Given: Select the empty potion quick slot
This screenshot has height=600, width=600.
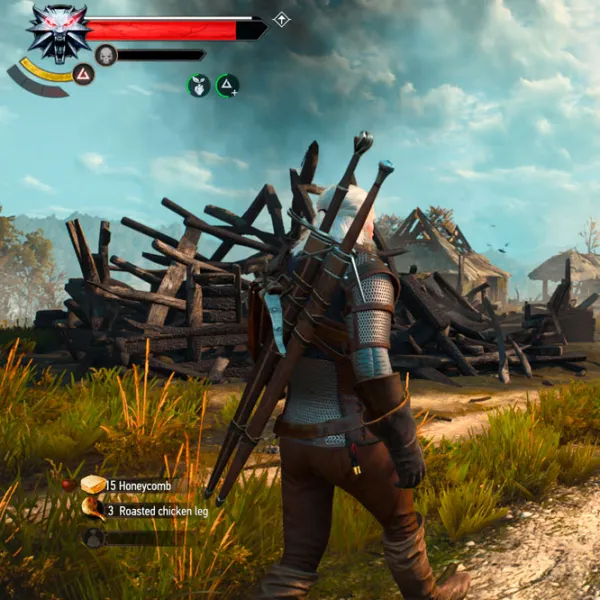Looking at the screenshot, I should [93, 537].
